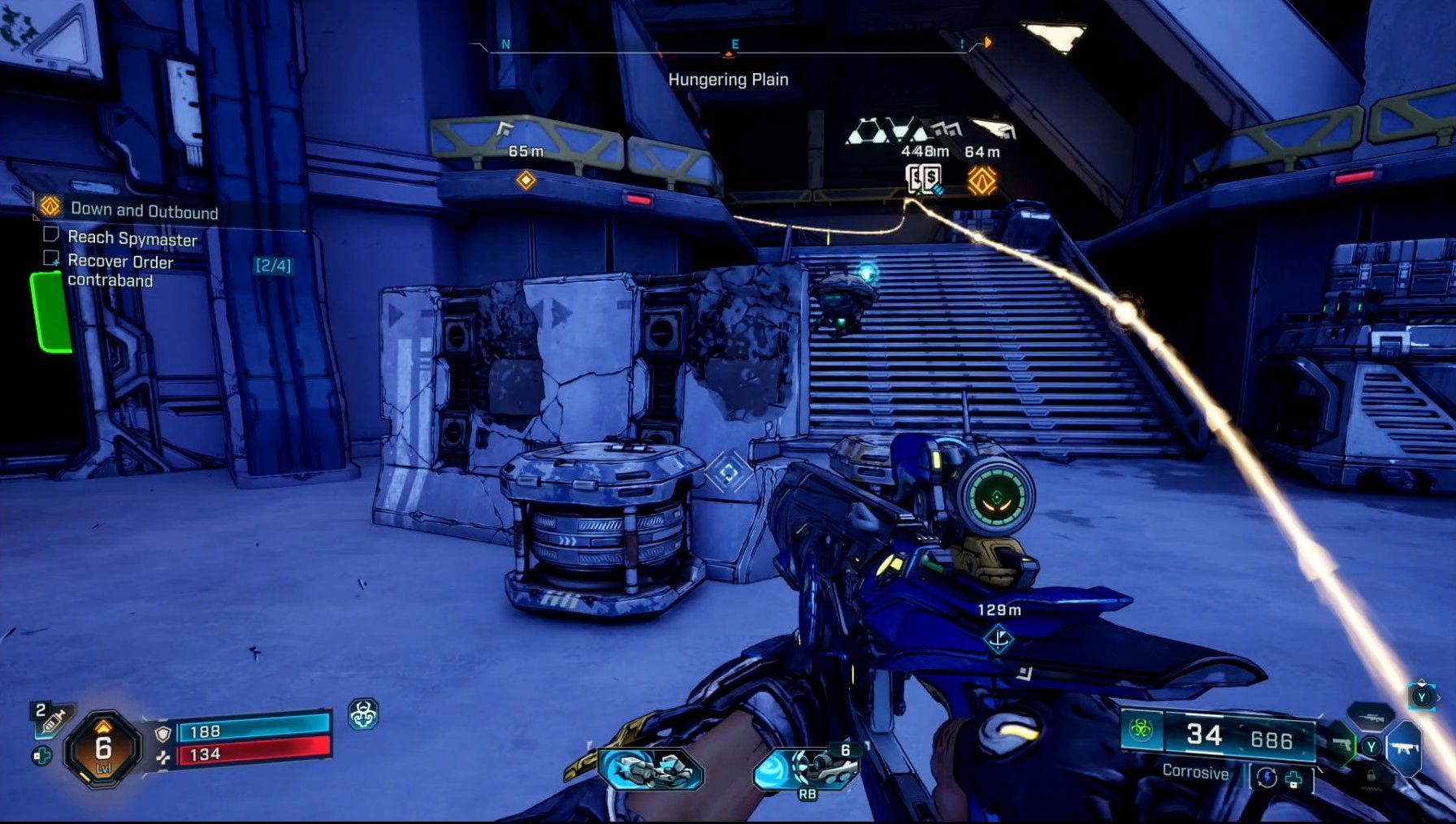1456x824 pixels.
Task: Trigger the RB ordnance skill icon
Action: [x=805, y=770]
